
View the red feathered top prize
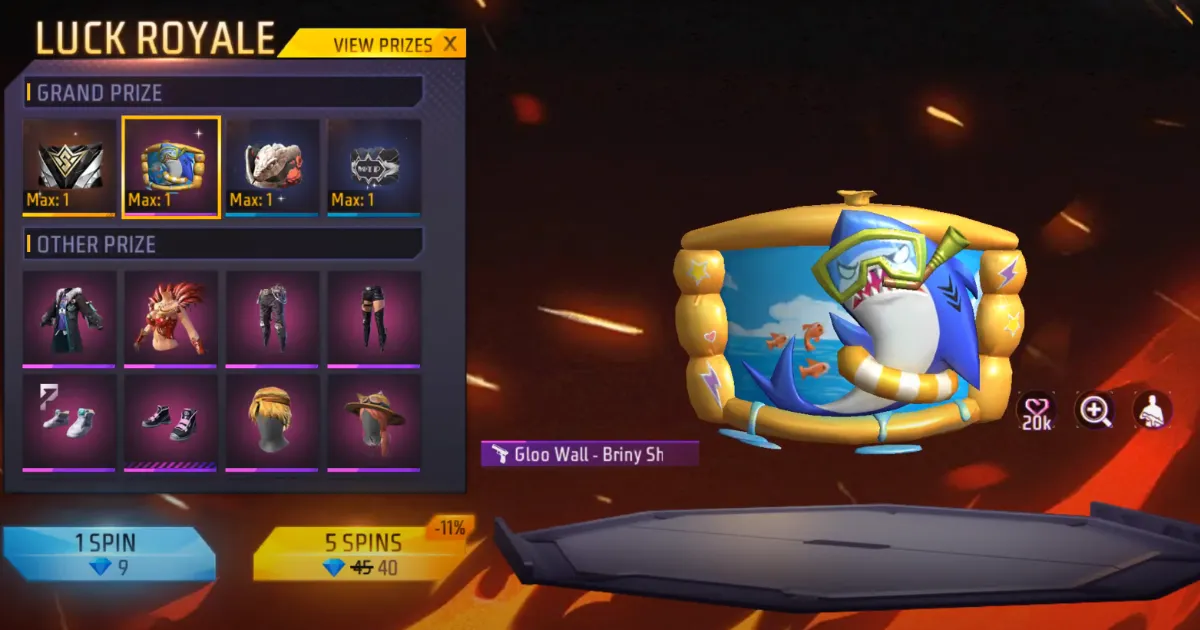(171, 318)
